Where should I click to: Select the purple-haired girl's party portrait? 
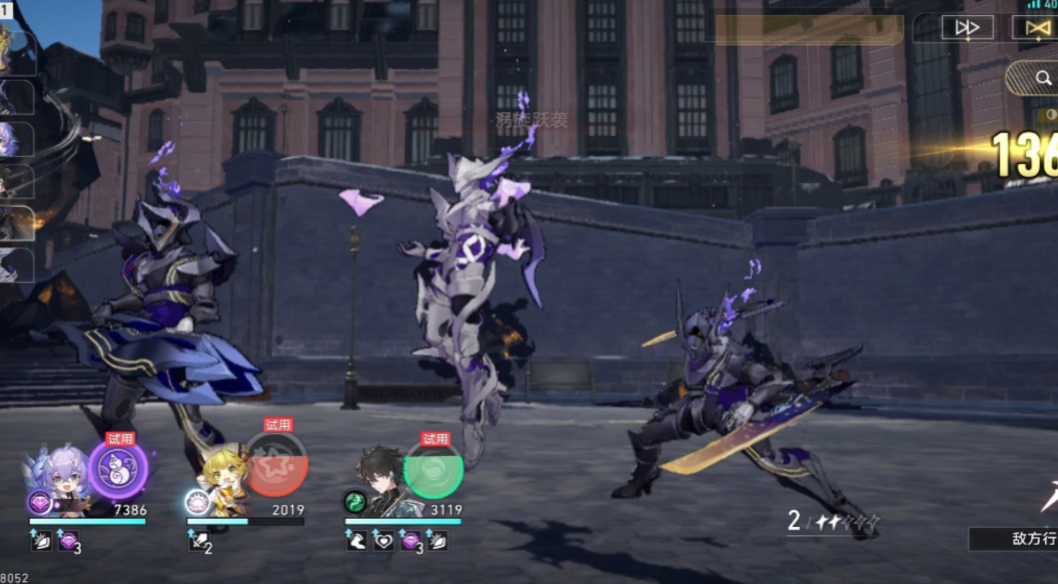click(x=62, y=481)
